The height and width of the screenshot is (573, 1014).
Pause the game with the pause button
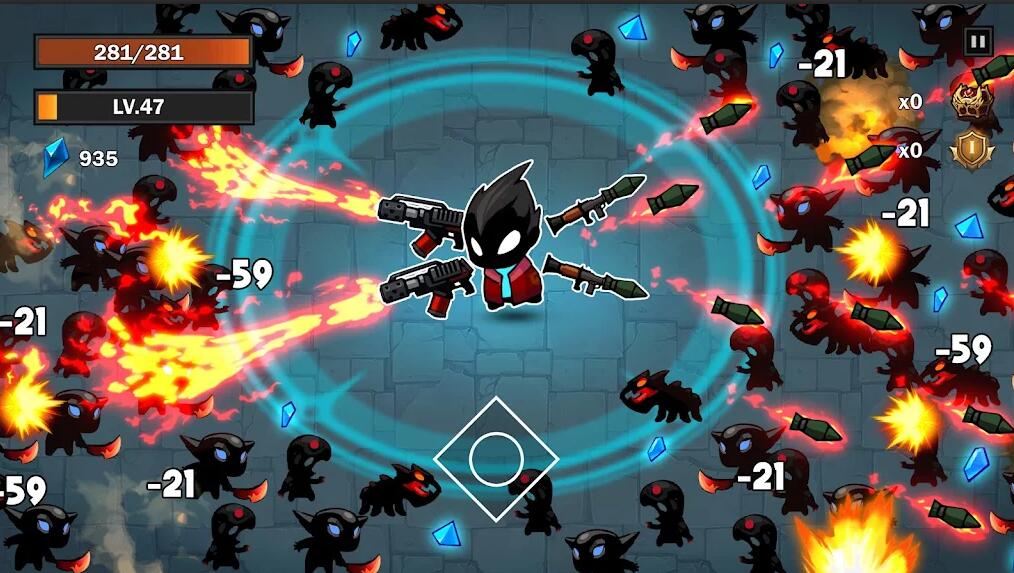click(x=977, y=42)
